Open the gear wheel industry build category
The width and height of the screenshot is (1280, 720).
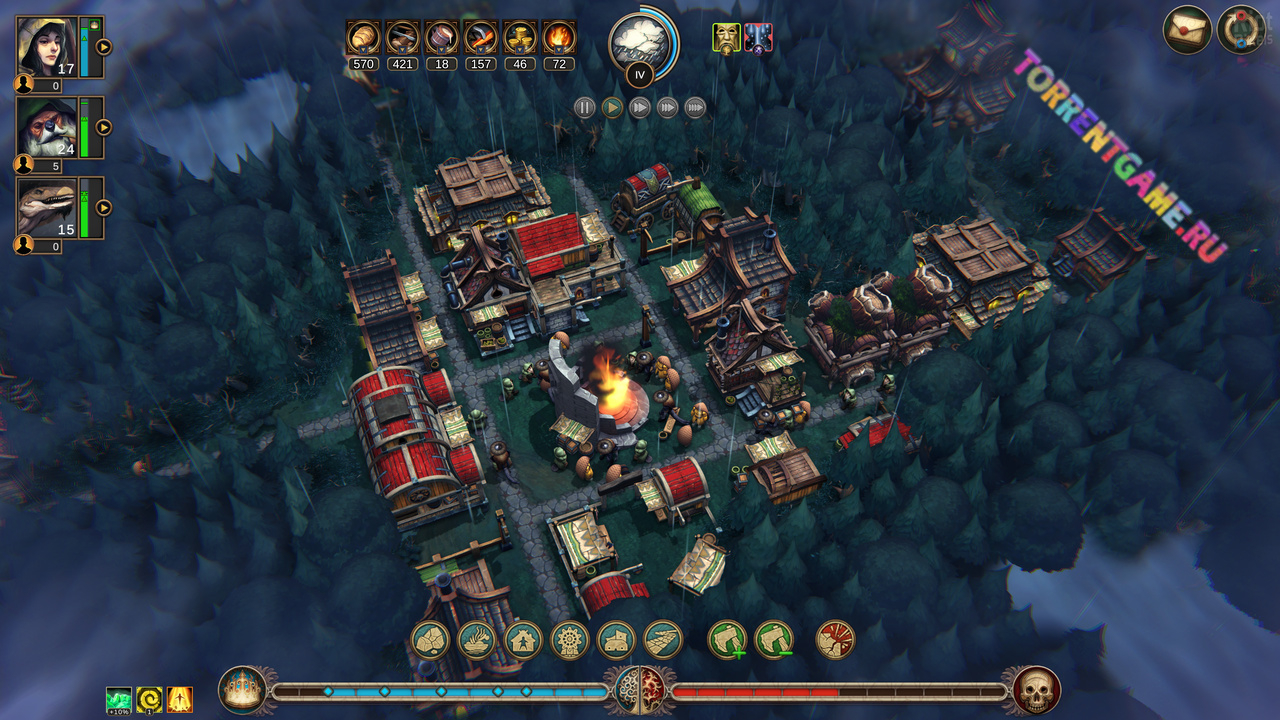click(570, 640)
